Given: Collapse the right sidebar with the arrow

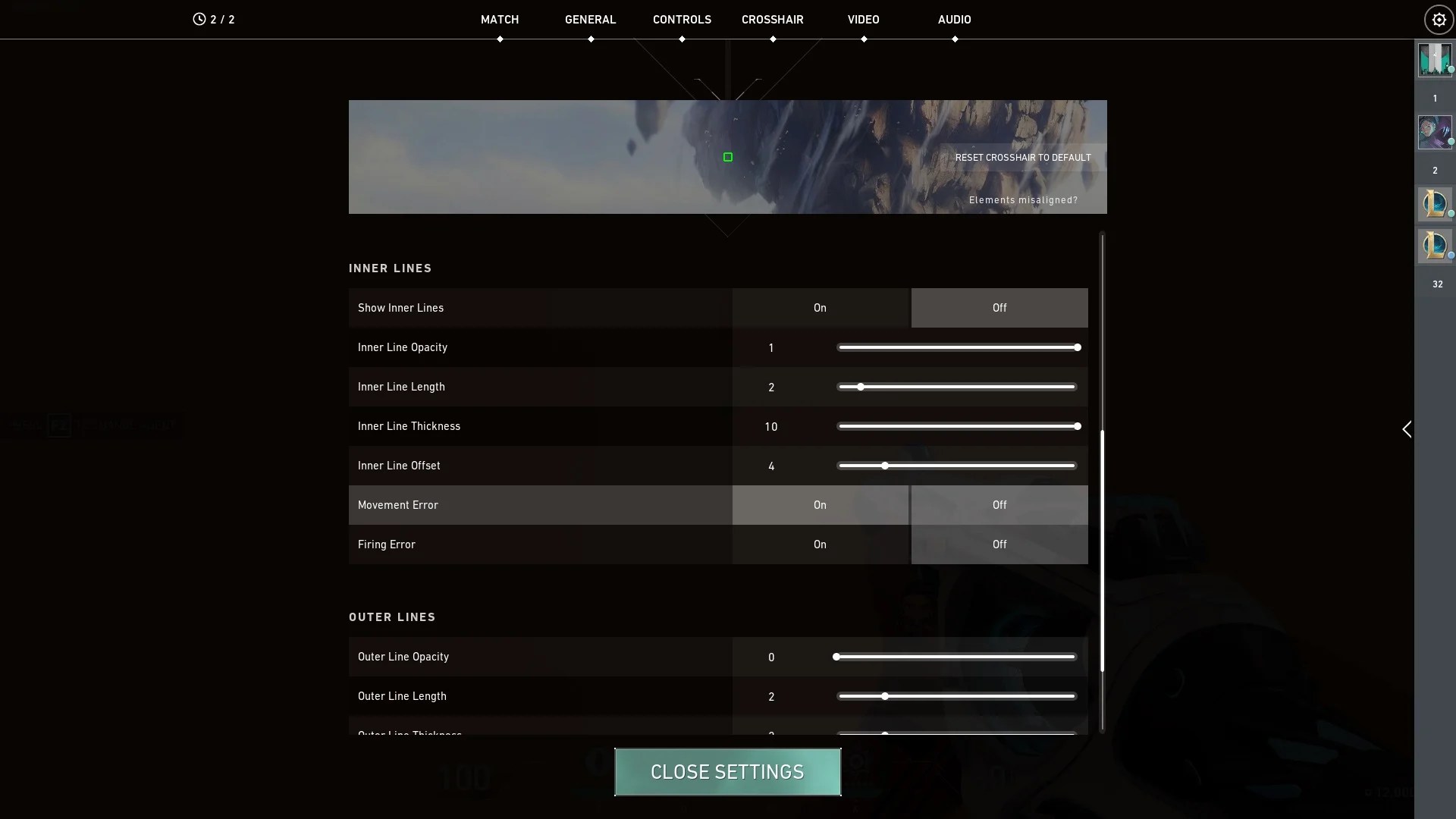Looking at the screenshot, I should [x=1407, y=429].
